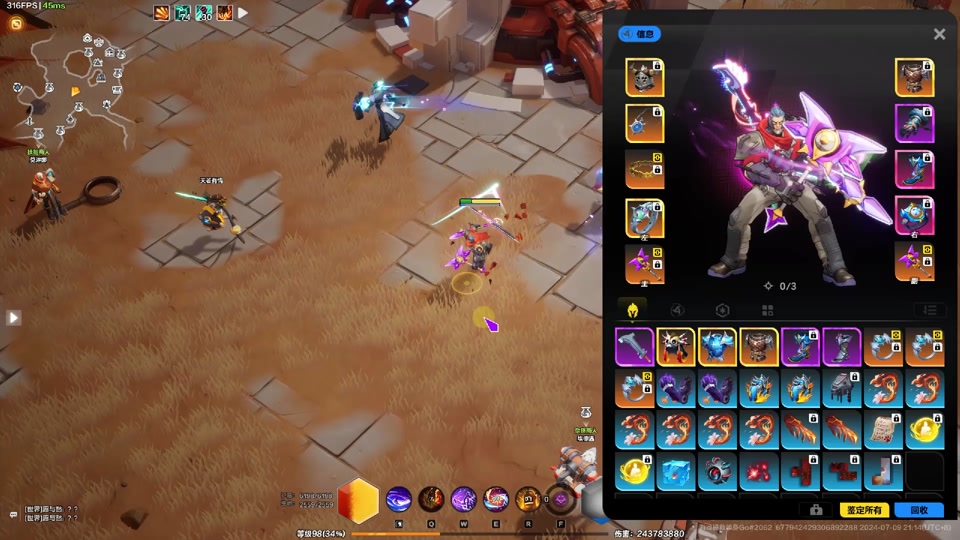This screenshot has height=540, width=960.
Task: Toggle the padlock button beside 鉴定所有
Action: point(816,510)
